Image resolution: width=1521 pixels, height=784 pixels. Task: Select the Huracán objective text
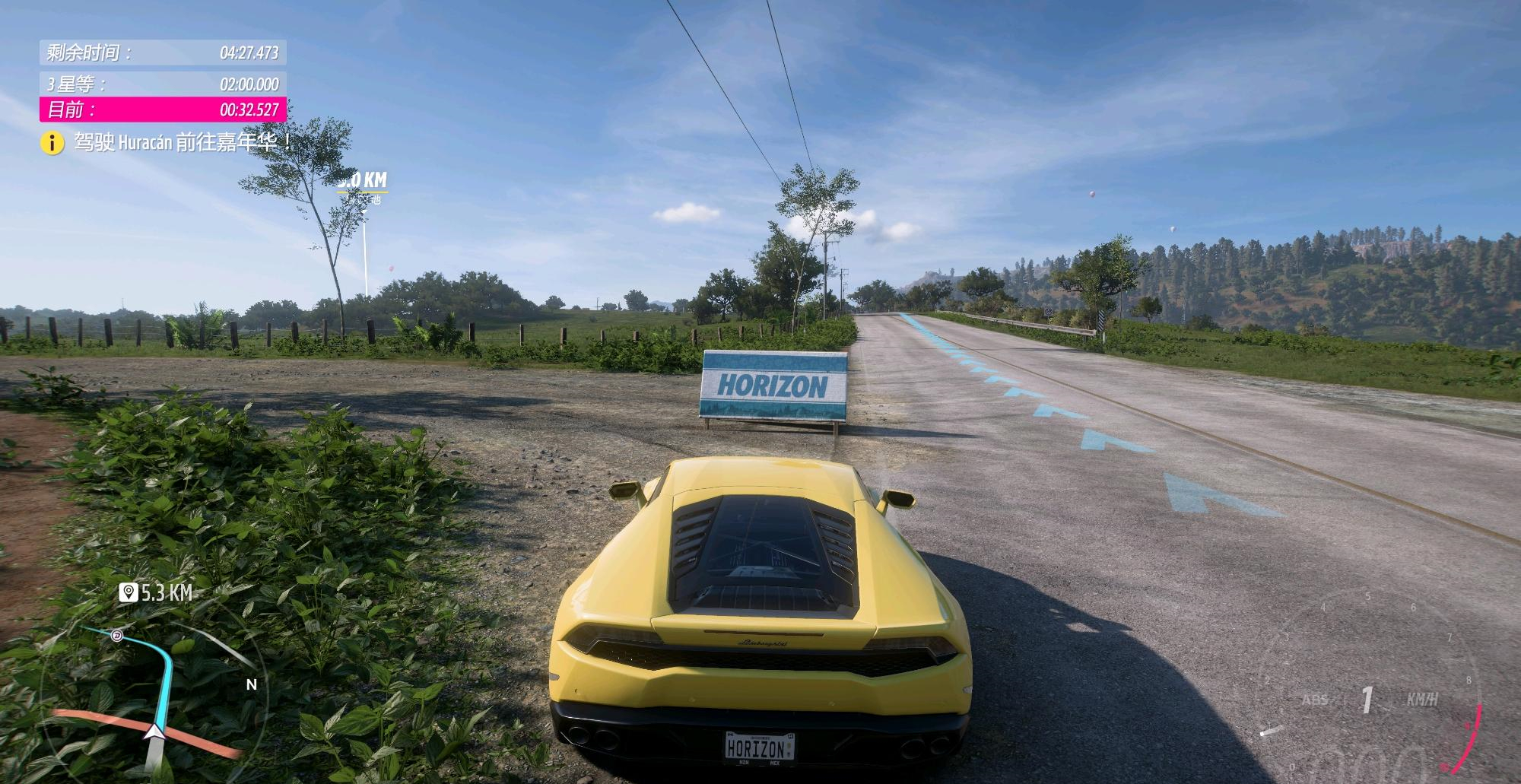(183, 142)
